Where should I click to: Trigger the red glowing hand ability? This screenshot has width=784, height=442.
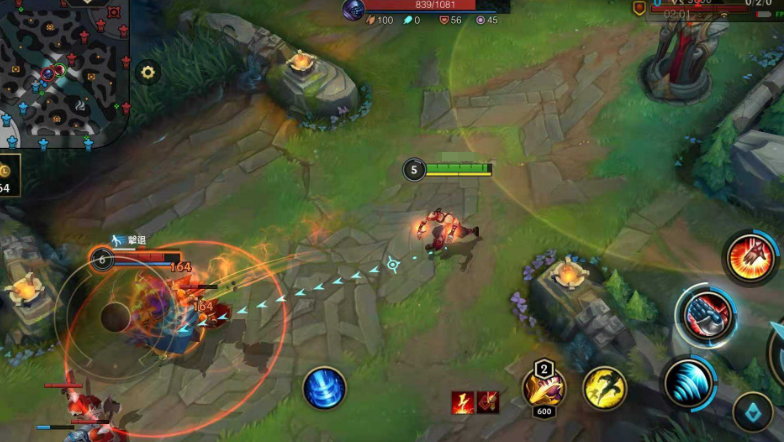tap(749, 258)
